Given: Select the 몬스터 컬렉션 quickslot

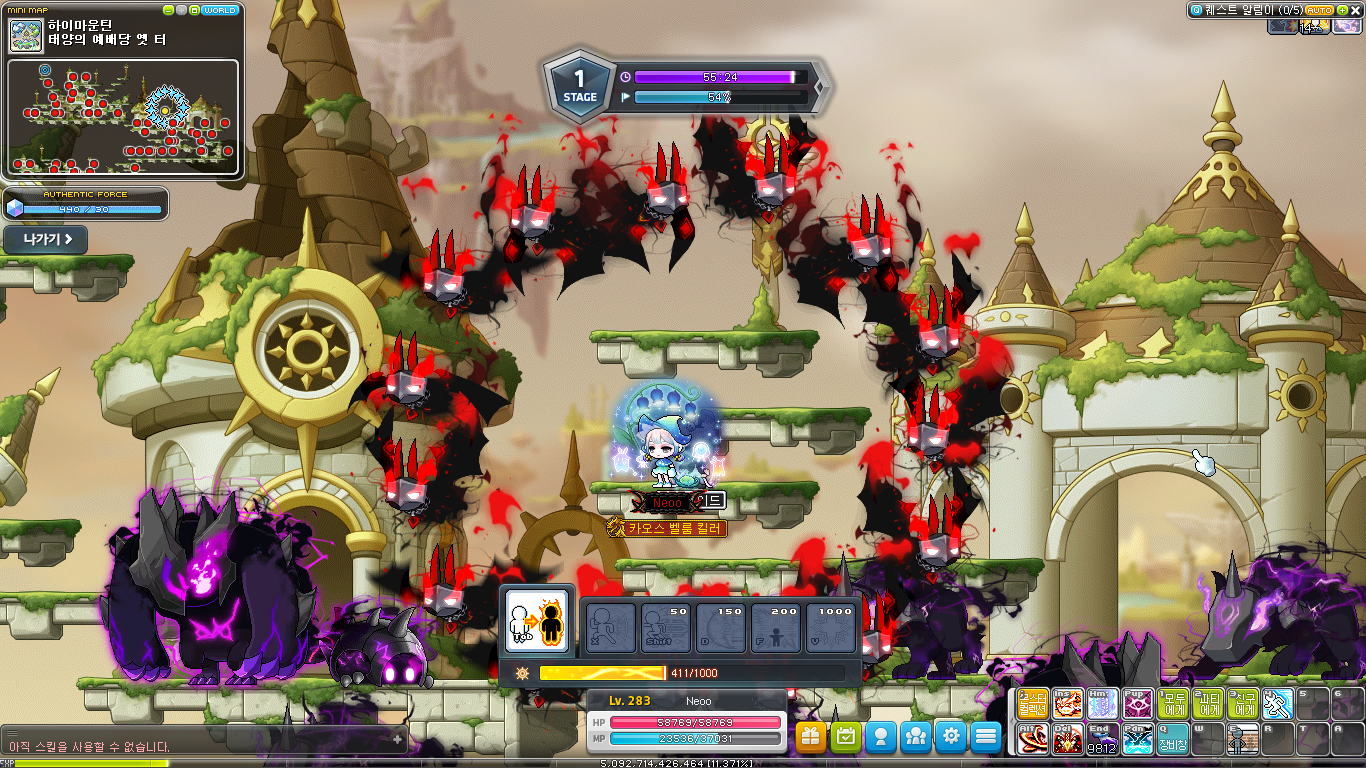Looking at the screenshot, I should click(1033, 704).
